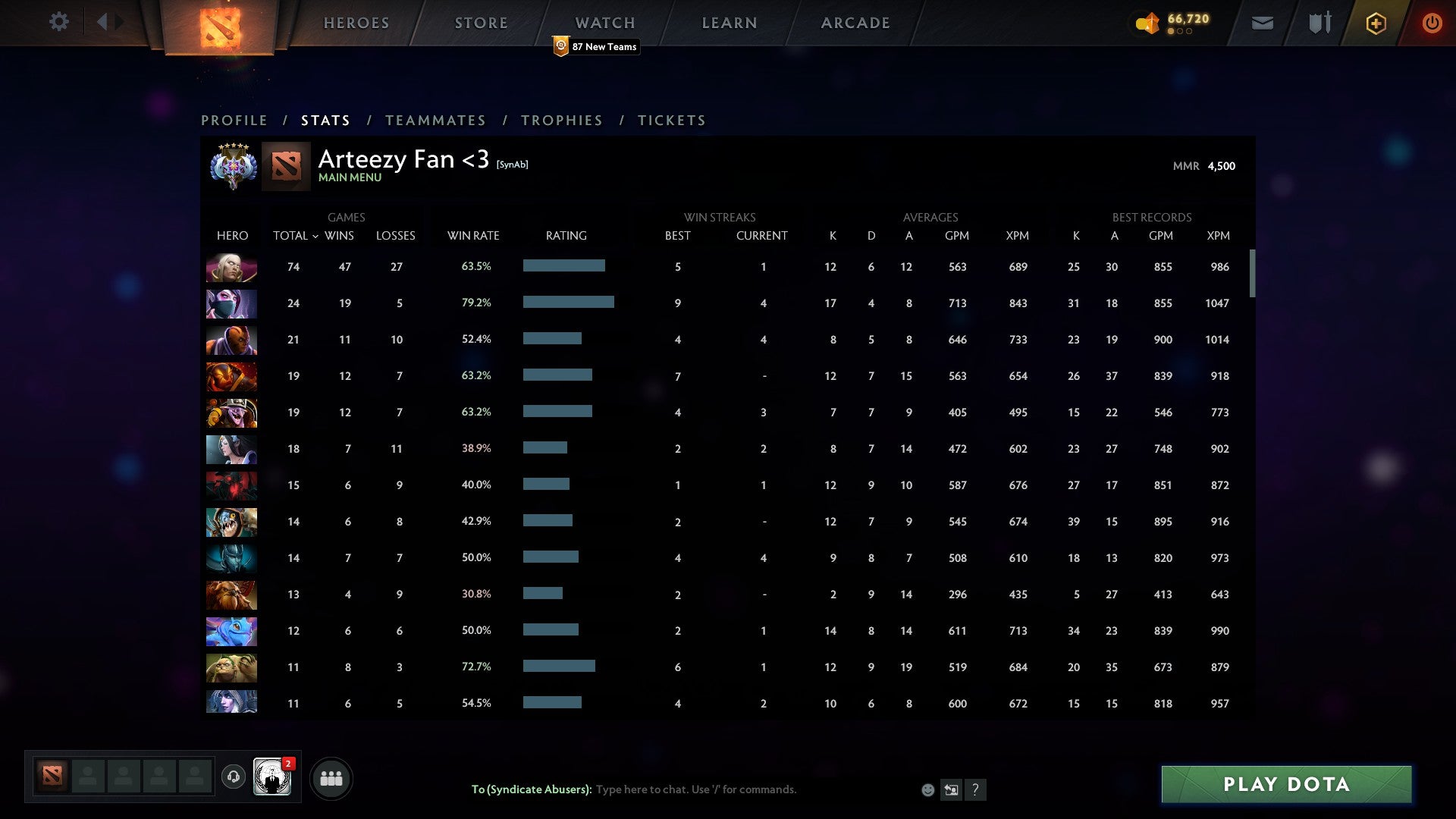Switch to the PROFILE tab
The height and width of the screenshot is (819, 1456).
pos(234,120)
